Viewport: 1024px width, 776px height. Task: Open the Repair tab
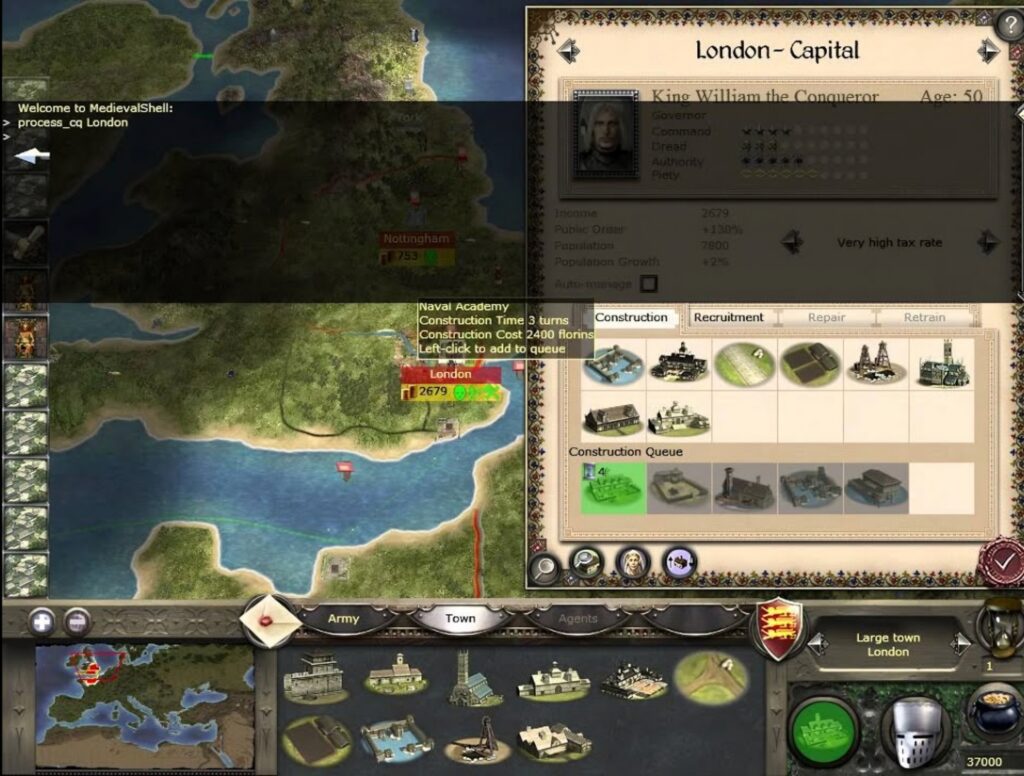pos(826,317)
